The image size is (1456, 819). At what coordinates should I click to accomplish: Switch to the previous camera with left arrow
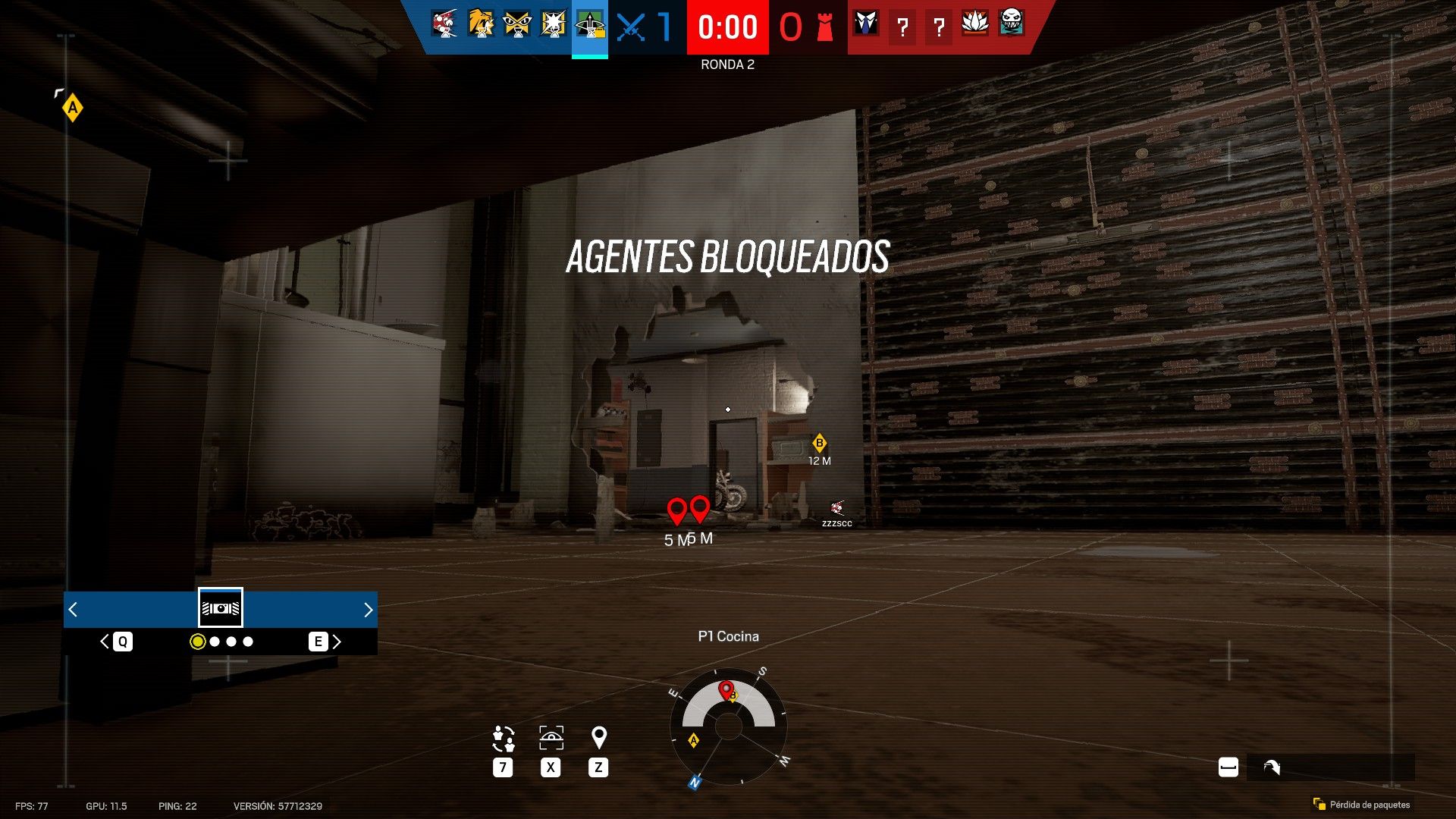pos(73,610)
